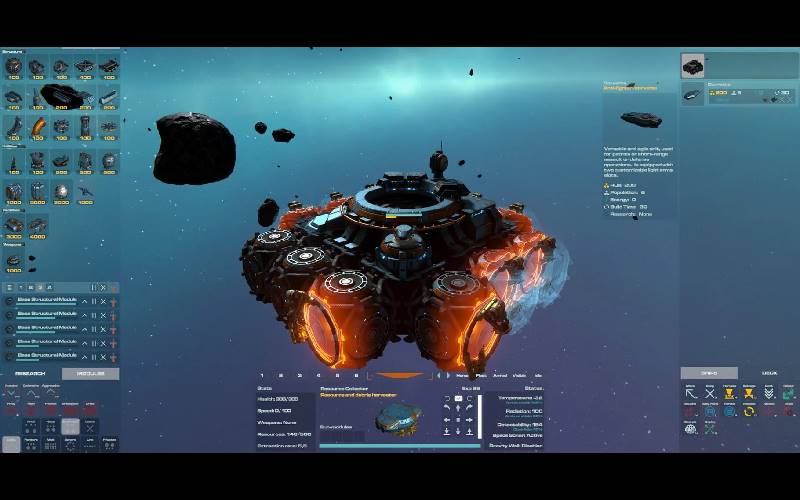Image resolution: width=800 pixels, height=500 pixels.
Task: Switch to the left orders tab above command icons
Action: (x=709, y=373)
